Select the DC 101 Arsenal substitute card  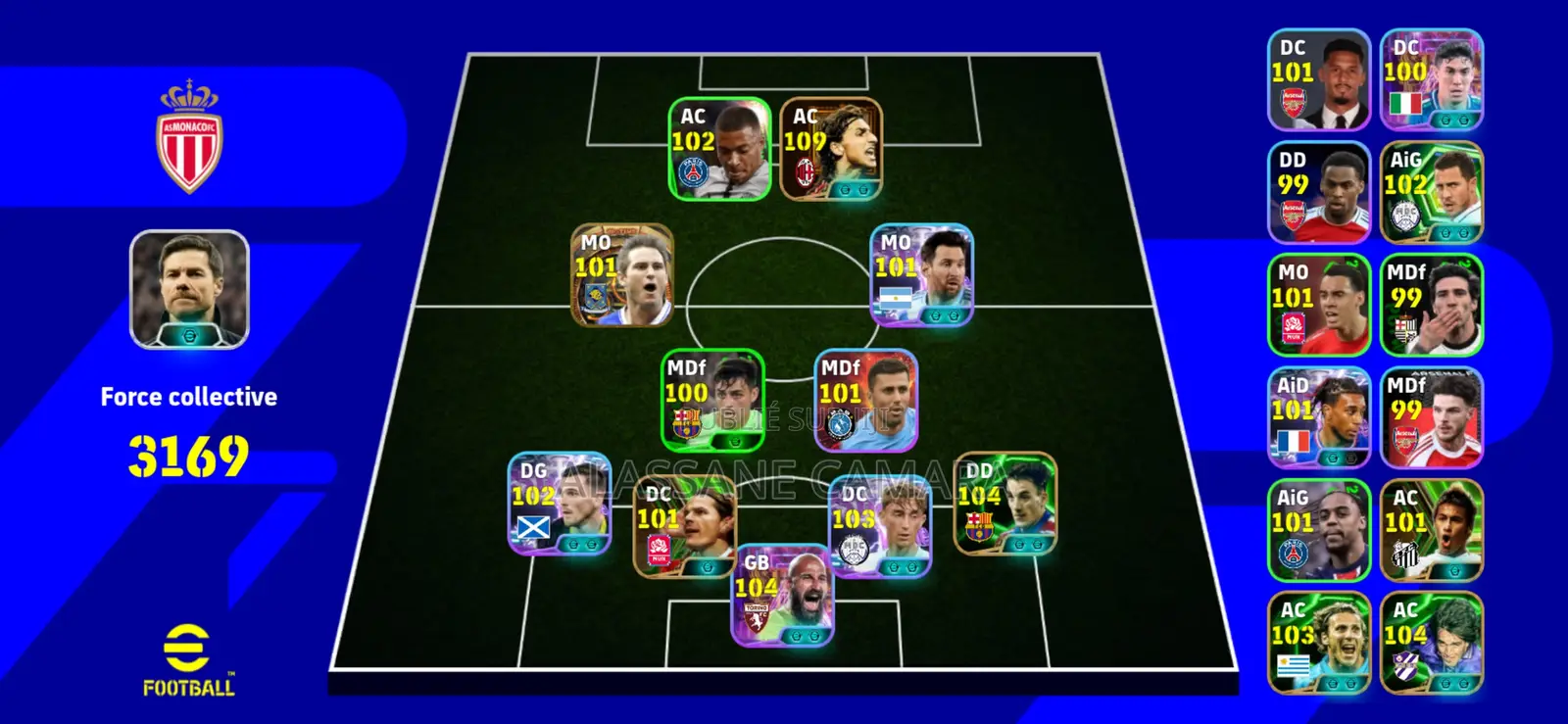(1318, 80)
